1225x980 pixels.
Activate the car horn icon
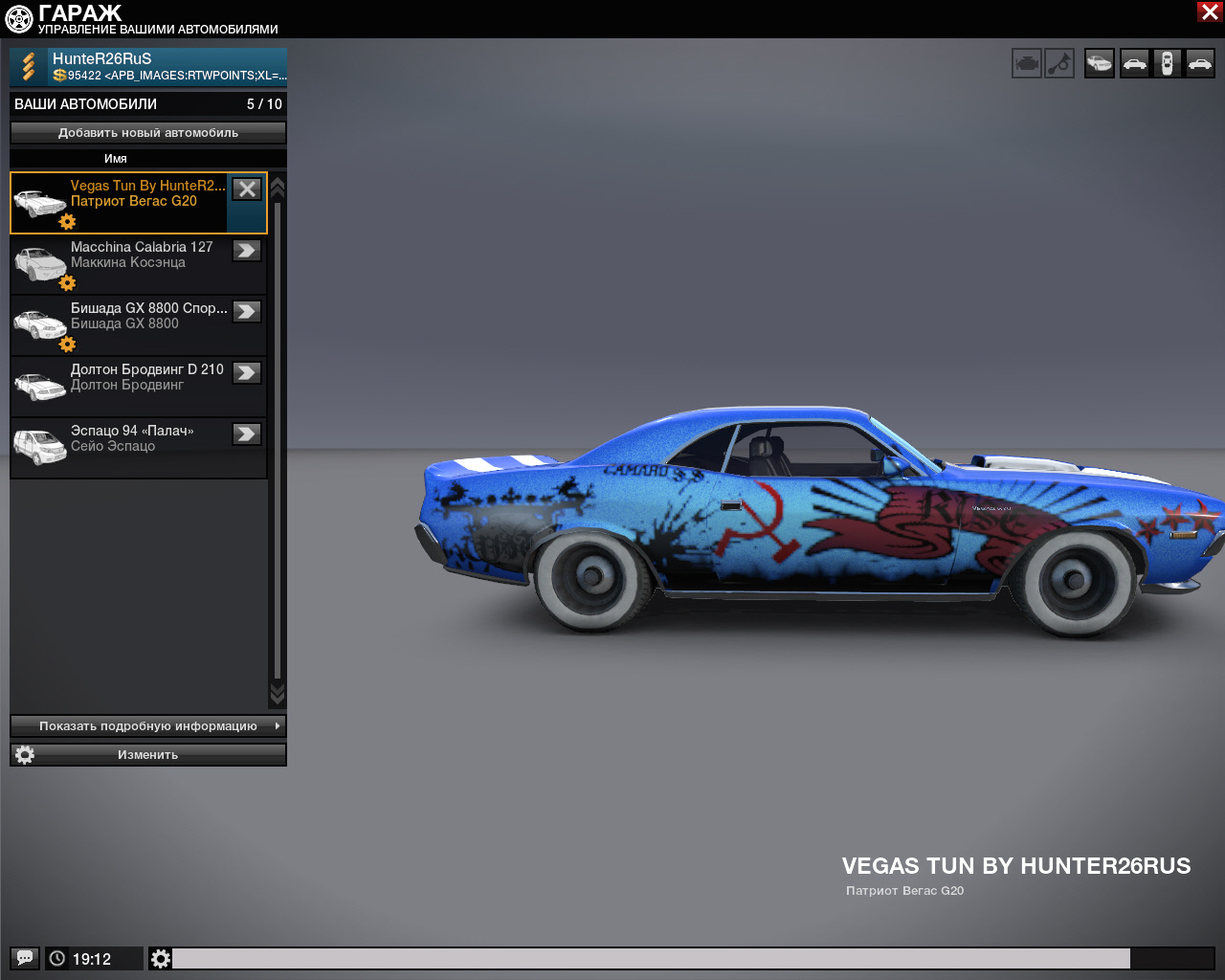1059,64
